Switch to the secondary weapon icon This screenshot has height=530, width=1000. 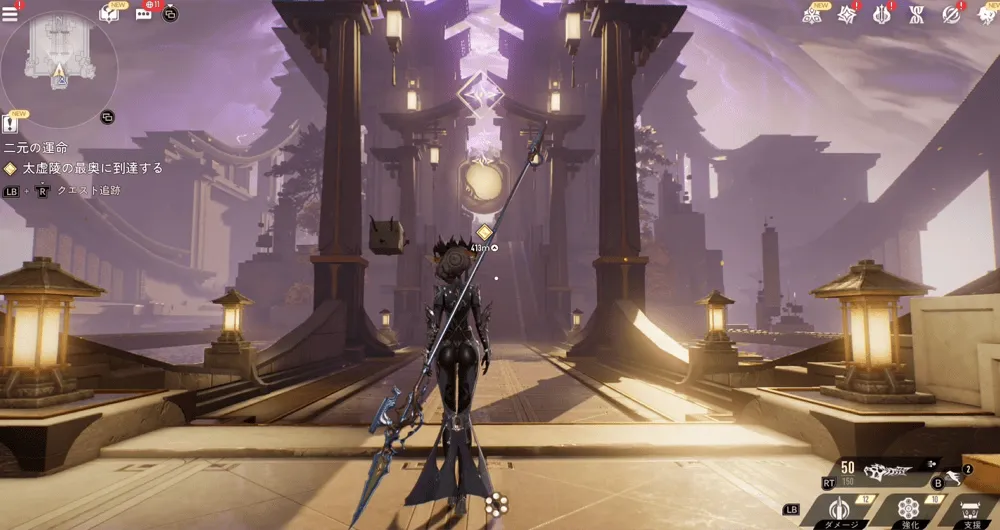click(957, 478)
